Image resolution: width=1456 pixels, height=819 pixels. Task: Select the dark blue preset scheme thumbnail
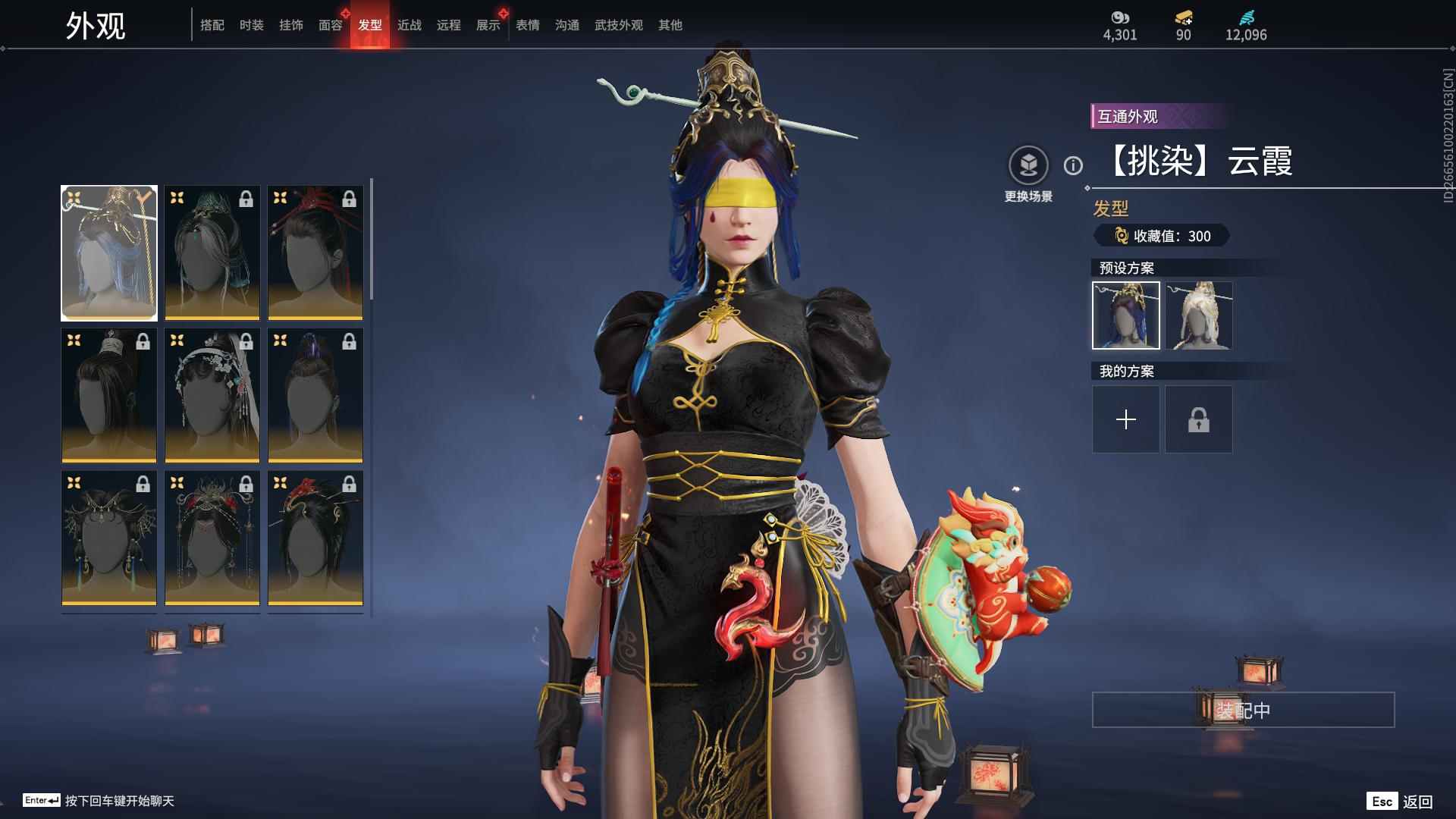point(1126,315)
